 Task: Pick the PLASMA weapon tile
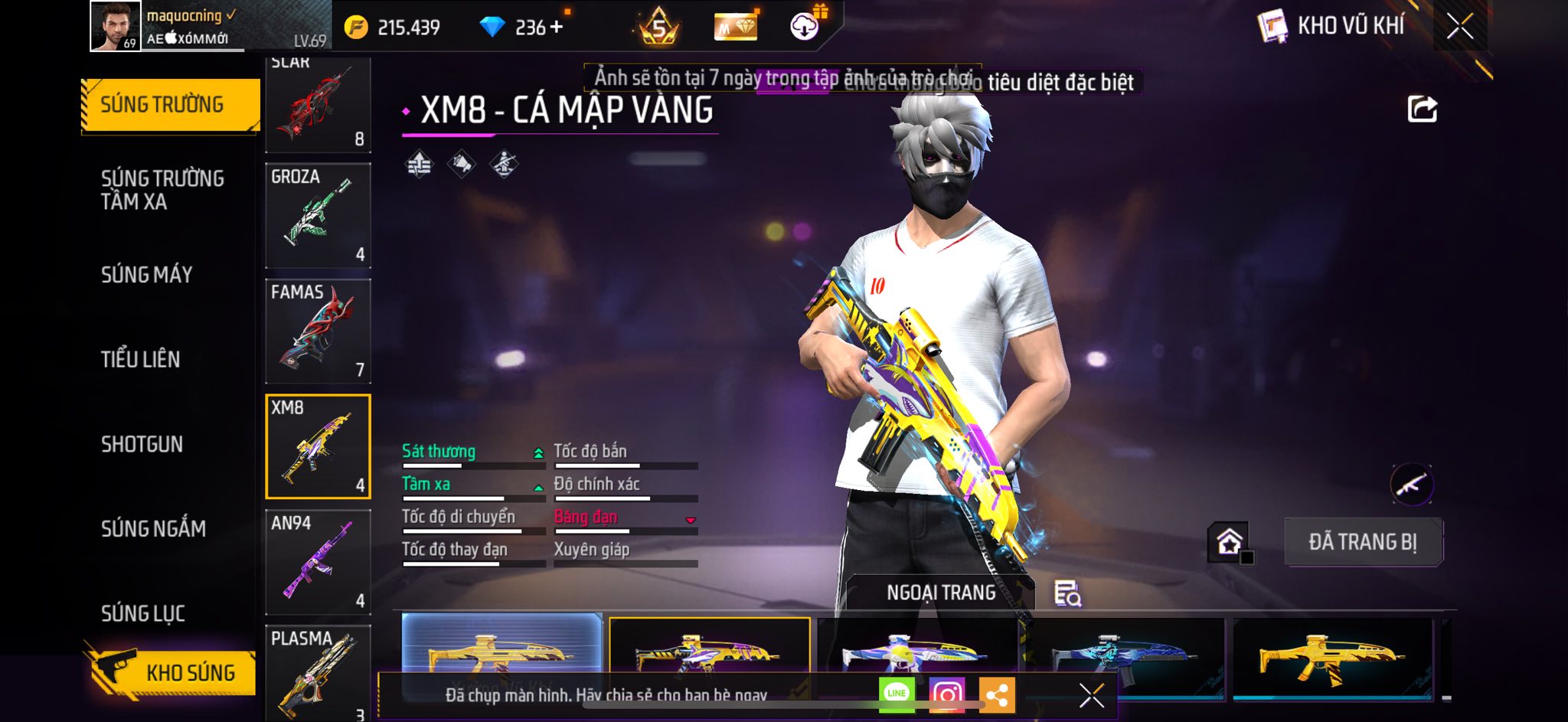[x=318, y=672]
